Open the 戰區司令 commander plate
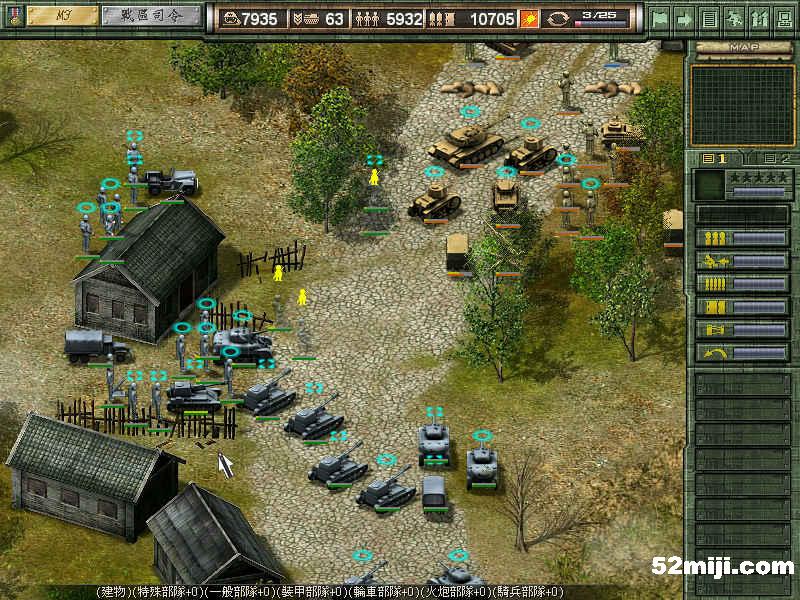The height and width of the screenshot is (600, 800). coord(148,16)
